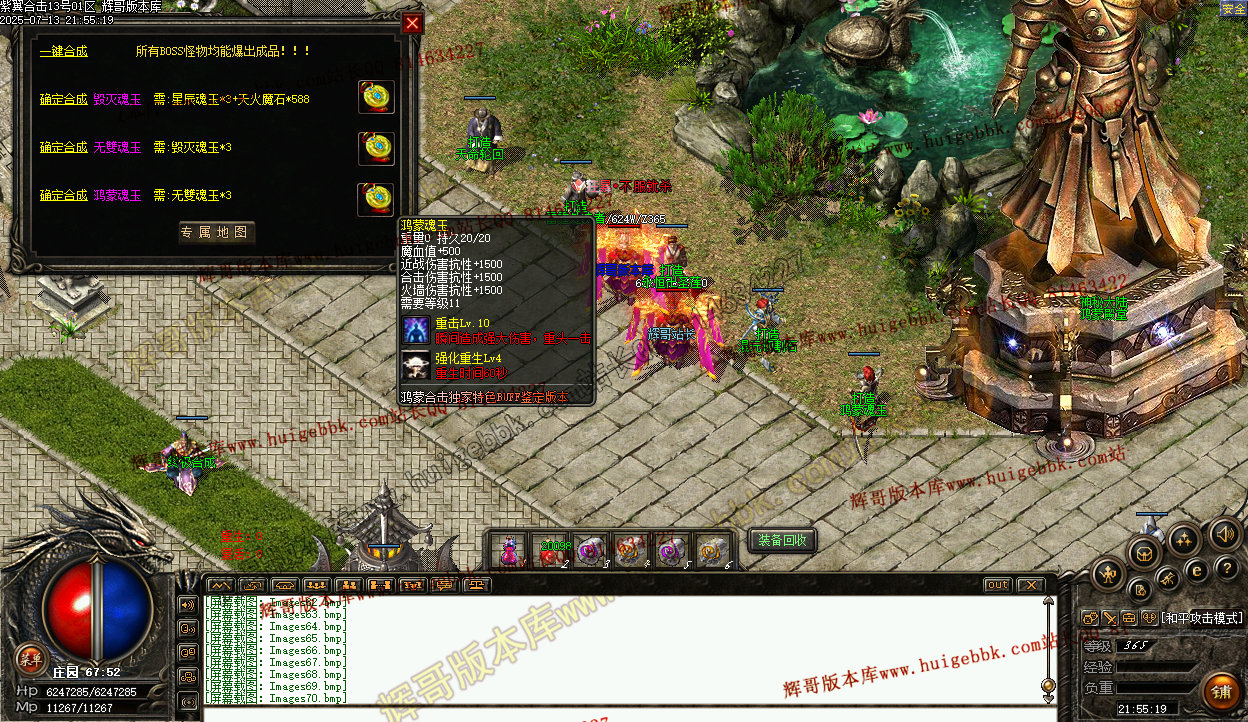
Task: Open the bag chest round button
Action: (x=1145, y=552)
